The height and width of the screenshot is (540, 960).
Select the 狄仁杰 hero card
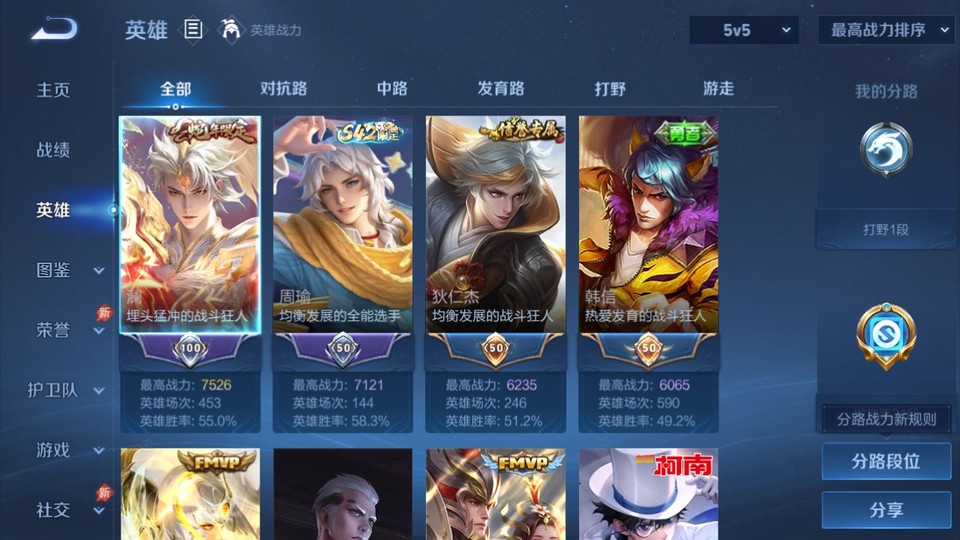495,240
